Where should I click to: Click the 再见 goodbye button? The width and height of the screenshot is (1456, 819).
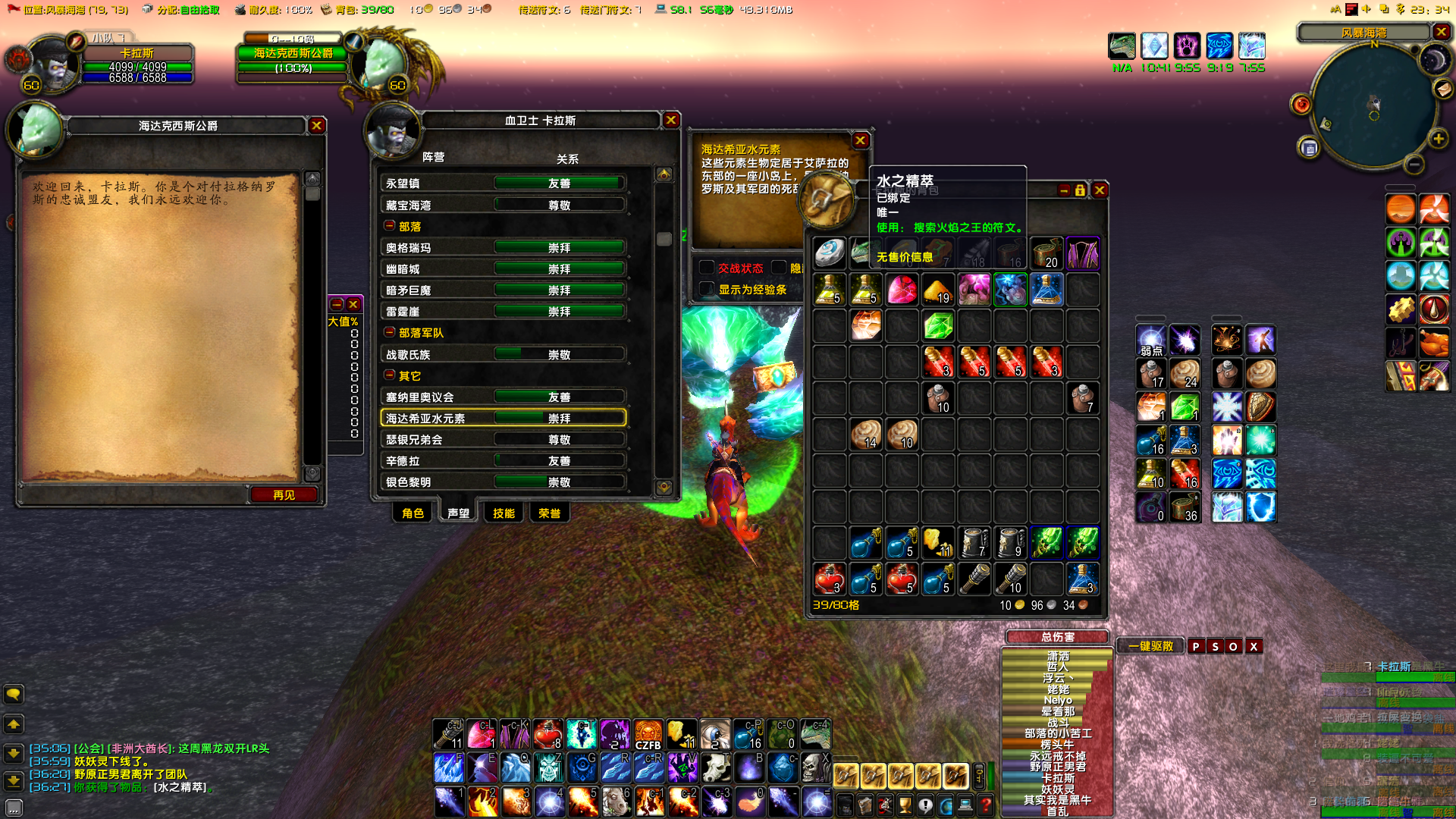pos(284,495)
